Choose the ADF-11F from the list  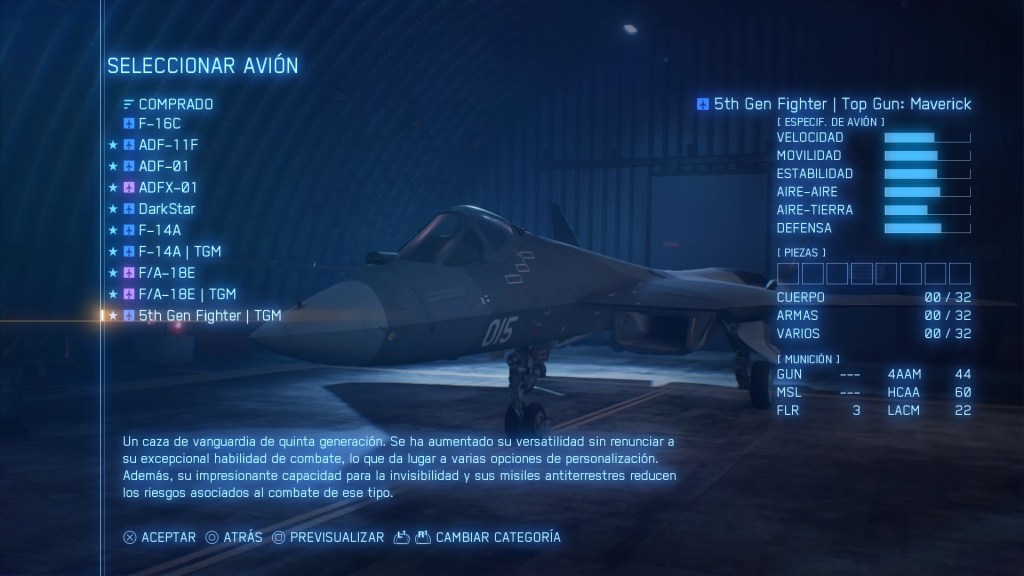pyautogui.click(x=168, y=145)
